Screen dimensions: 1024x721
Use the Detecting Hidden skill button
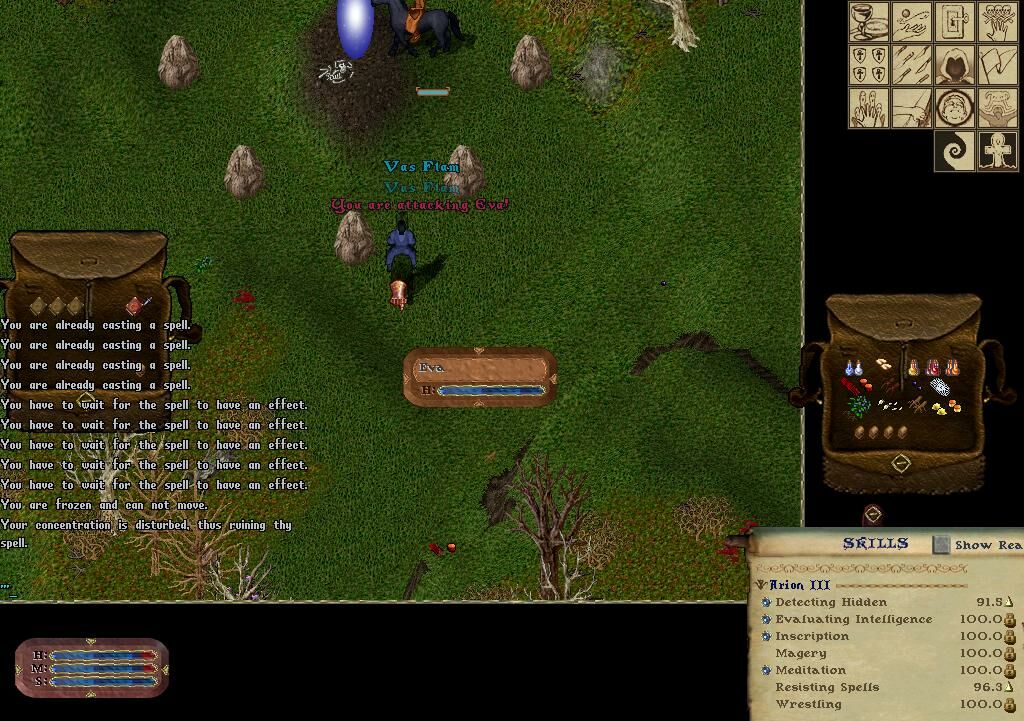(x=766, y=603)
